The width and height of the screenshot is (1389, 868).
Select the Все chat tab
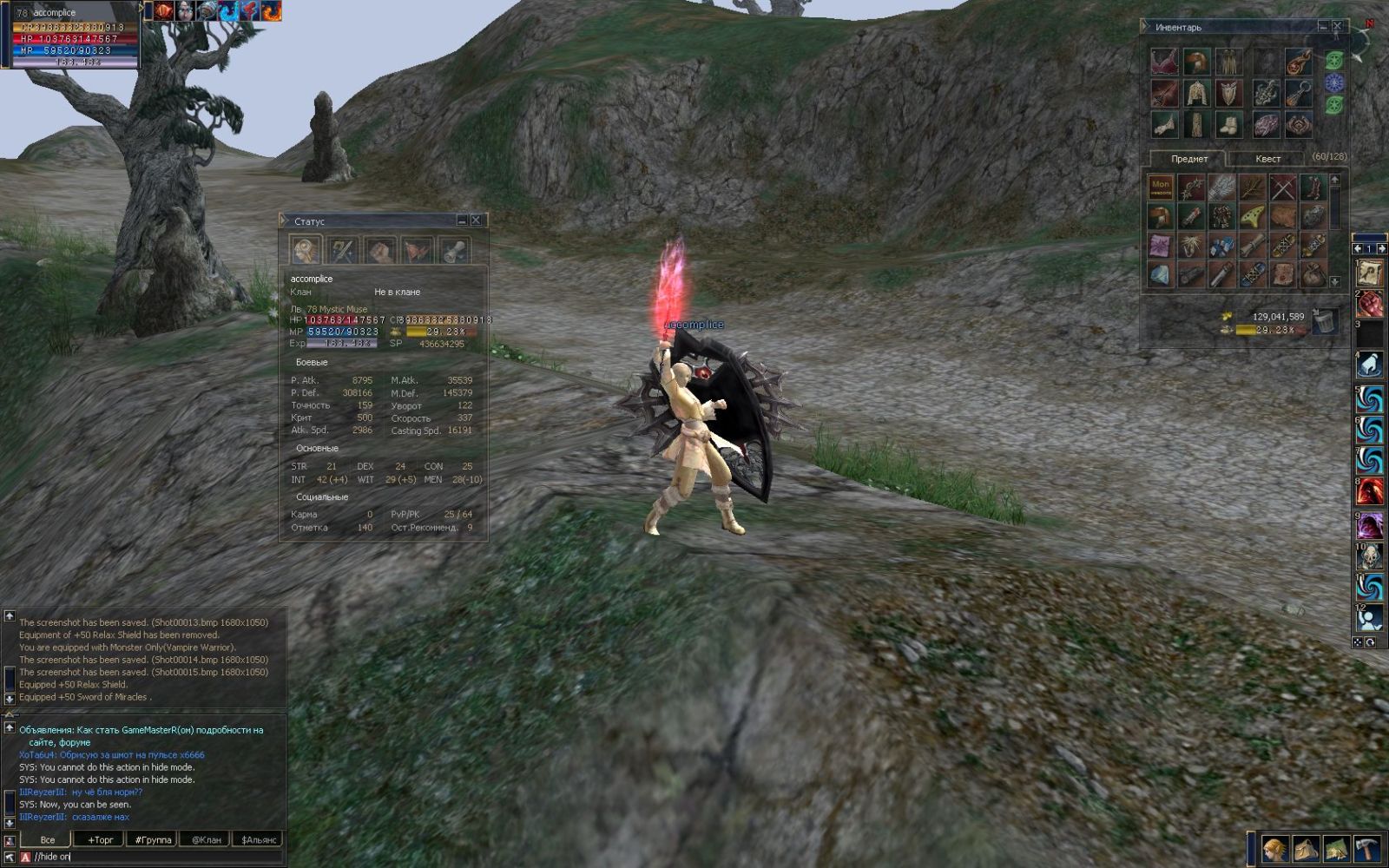coord(47,839)
